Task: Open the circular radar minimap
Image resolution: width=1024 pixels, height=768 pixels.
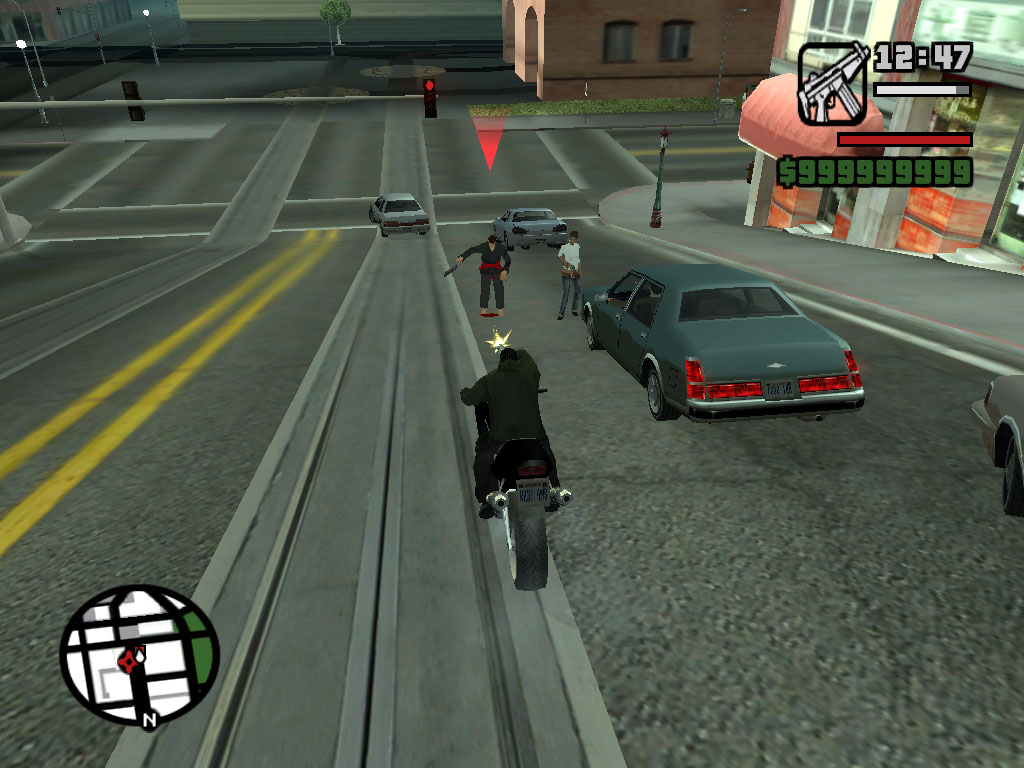Action: coord(139,657)
